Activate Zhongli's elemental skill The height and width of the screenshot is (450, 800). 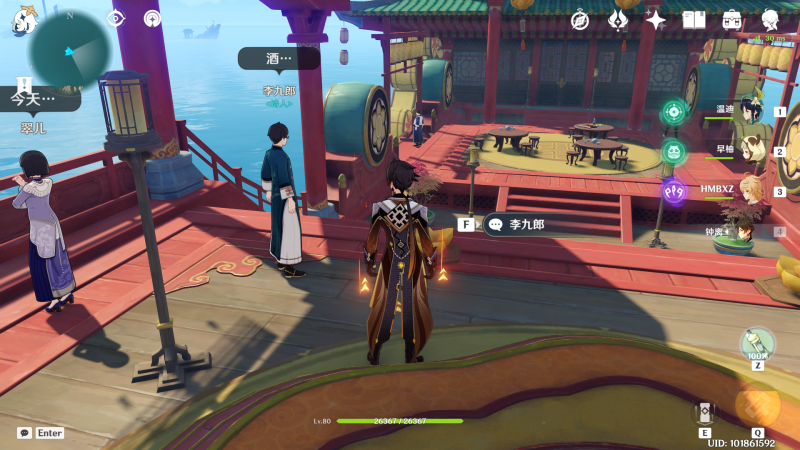click(x=705, y=412)
